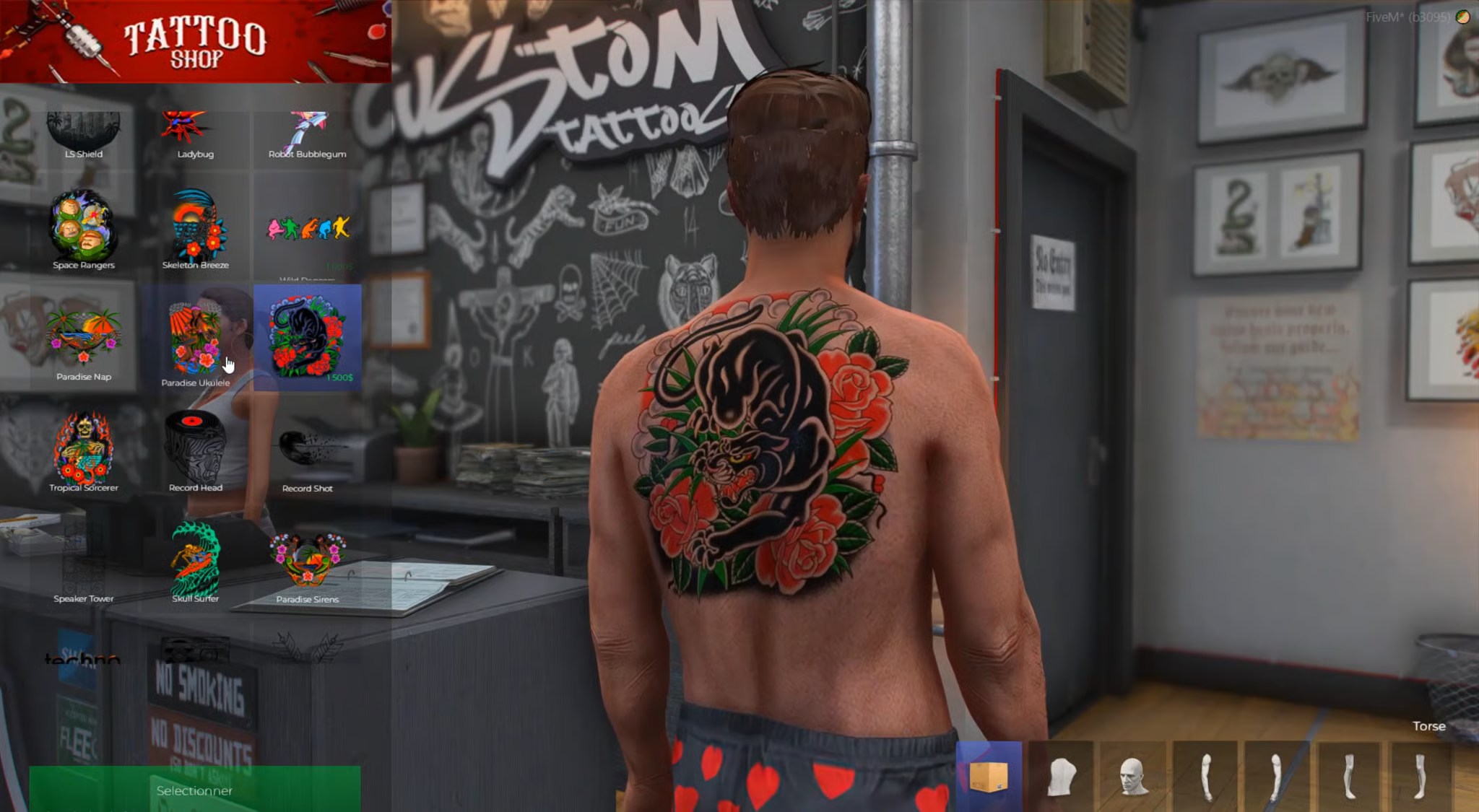This screenshot has width=1479, height=812.
Task: Select the Paradise Sirens tattoo
Action: 308,563
